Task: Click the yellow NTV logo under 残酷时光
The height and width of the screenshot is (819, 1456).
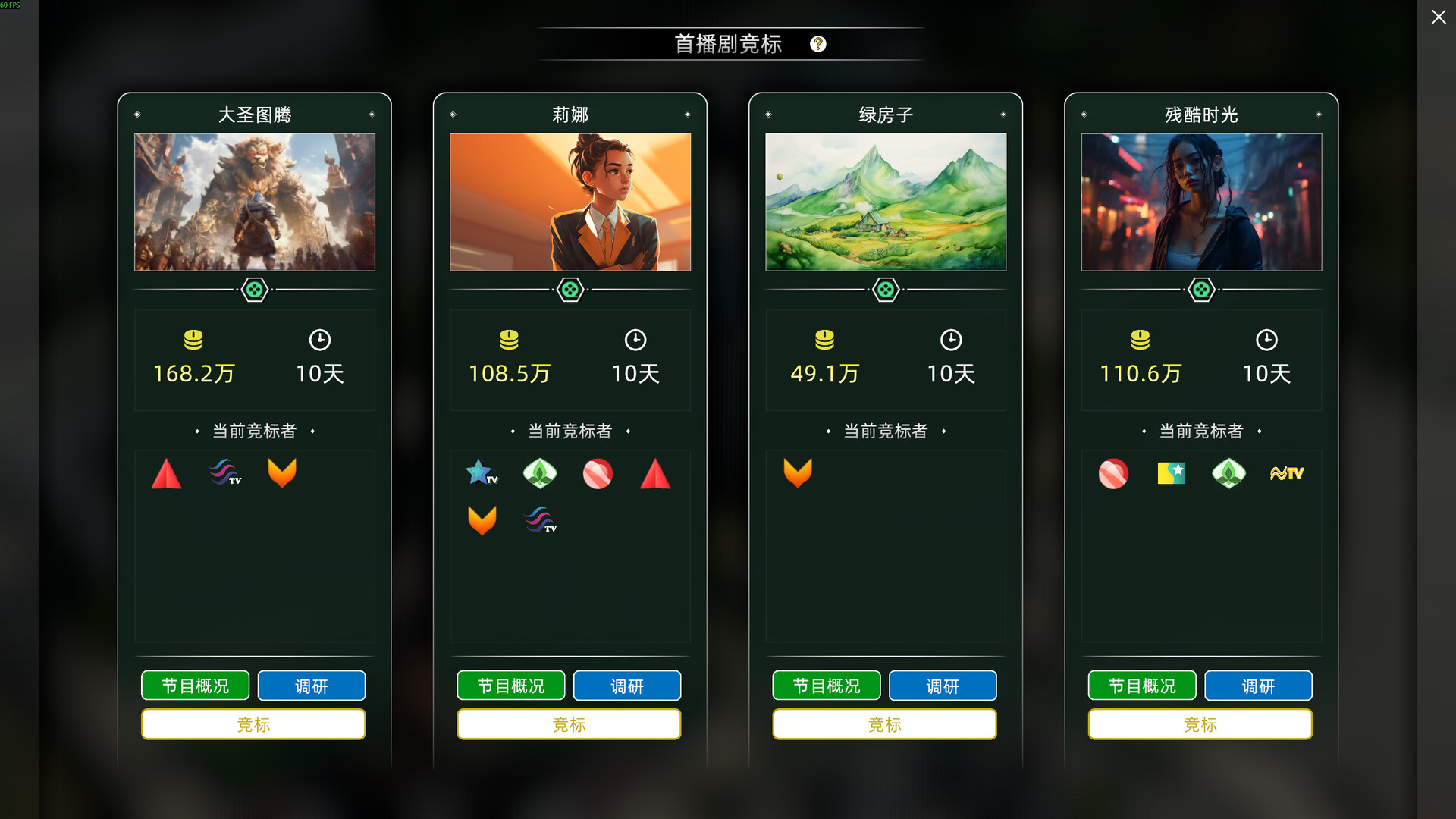Action: point(1286,473)
